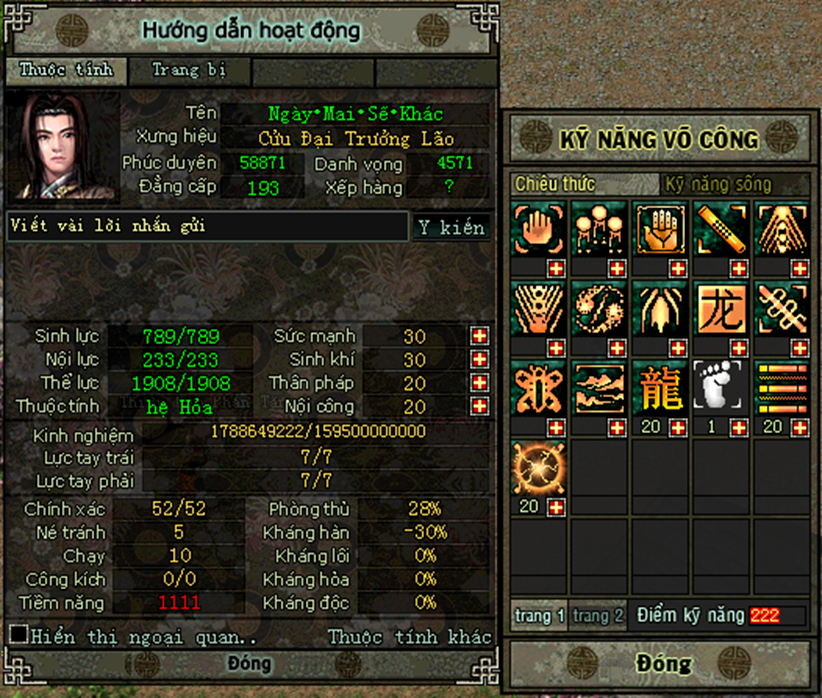This screenshot has height=698, width=822.
Task: Add a point to Sức mạnh
Action: (x=480, y=336)
